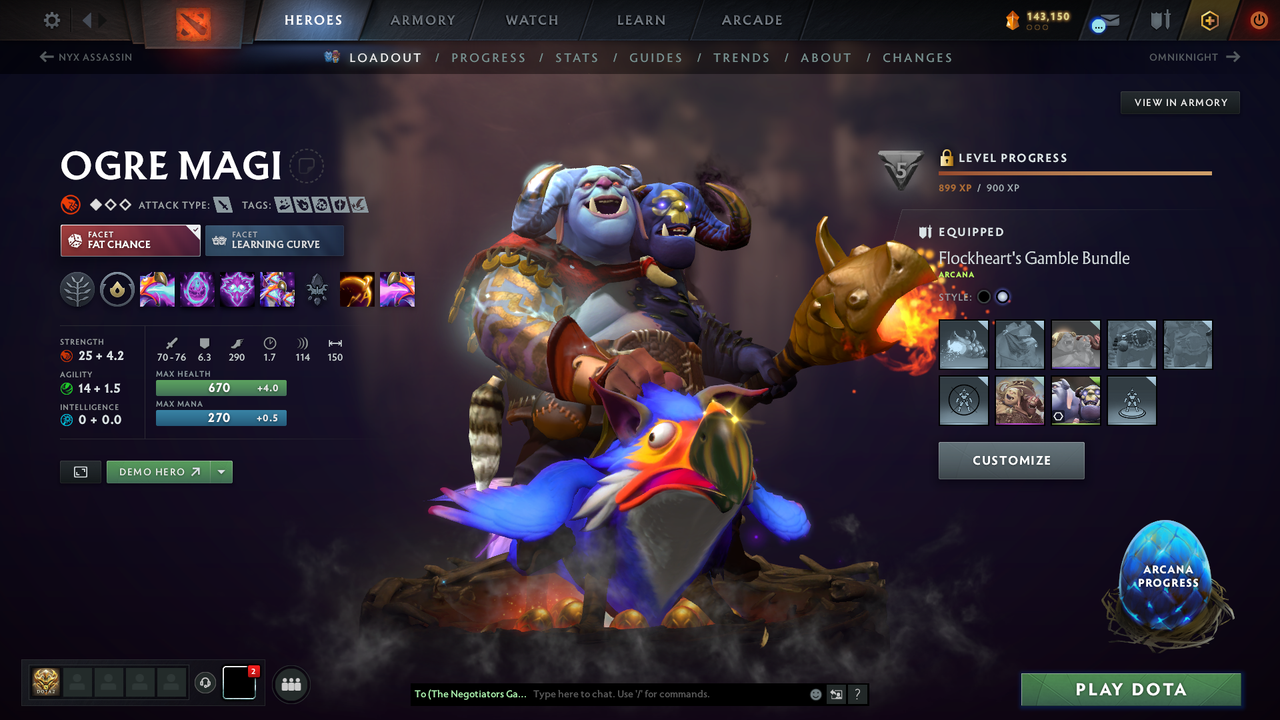The height and width of the screenshot is (720, 1280).
Task: Switch to the Stats tab
Action: [x=577, y=57]
